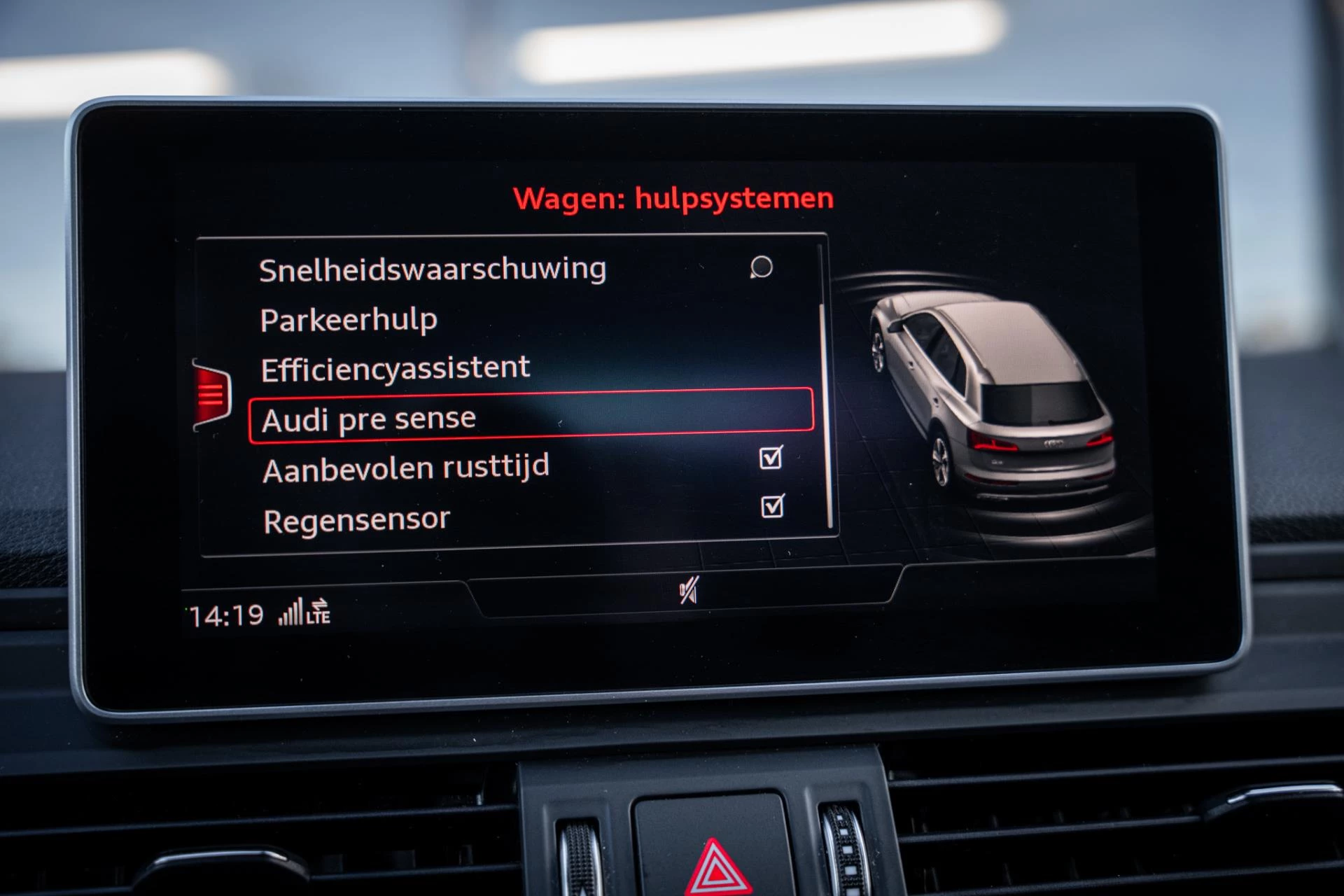Open the Snelheidswaarschuwing options
Viewport: 1344px width, 896px height.
[x=432, y=269]
